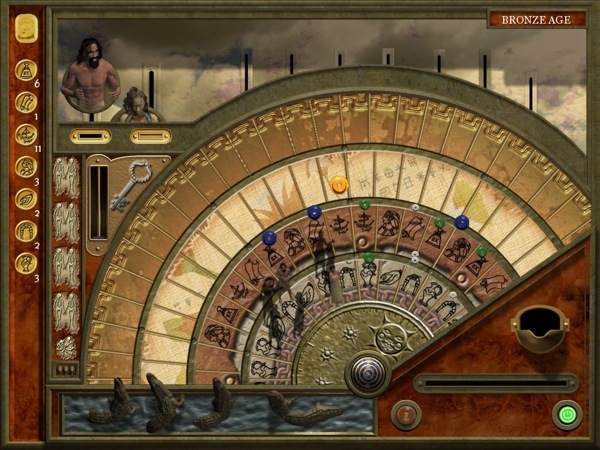
Task: Click the bronze cup holder slot
Action: pyautogui.click(x=537, y=327)
